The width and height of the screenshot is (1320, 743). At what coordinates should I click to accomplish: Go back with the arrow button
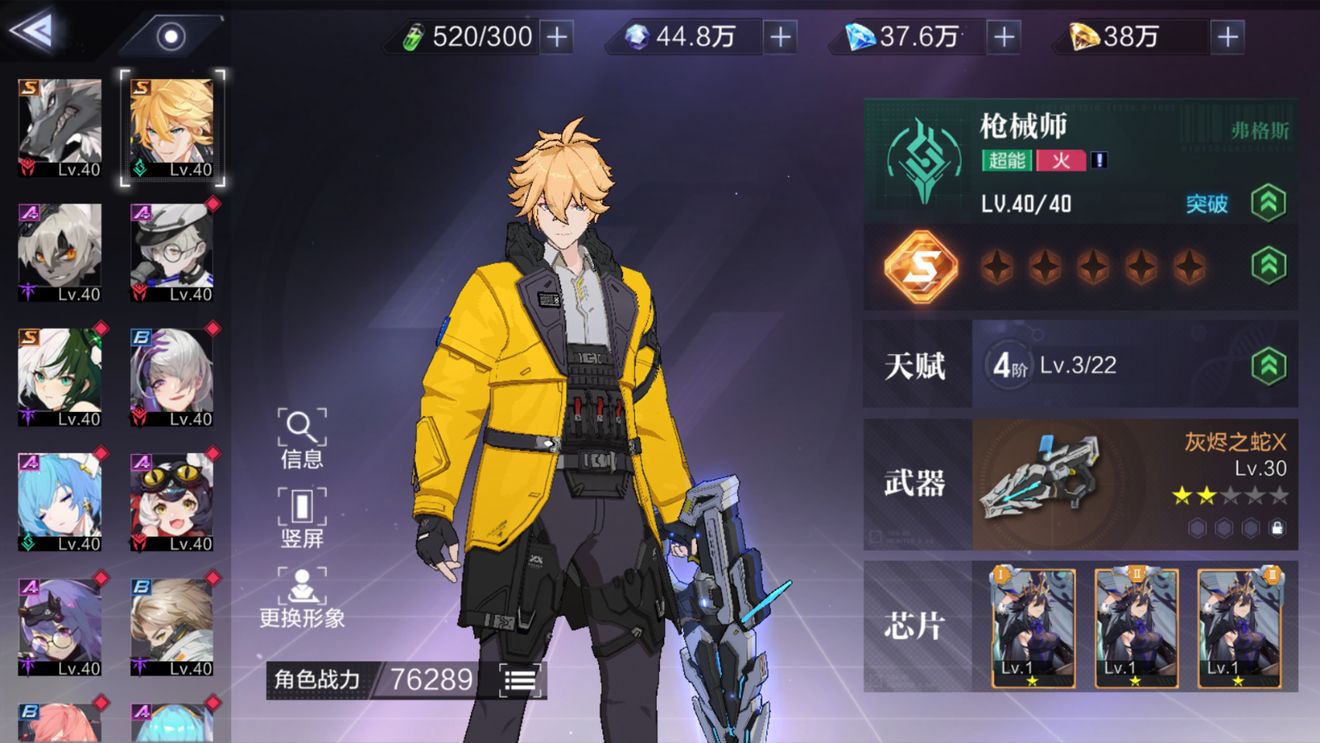click(32, 31)
